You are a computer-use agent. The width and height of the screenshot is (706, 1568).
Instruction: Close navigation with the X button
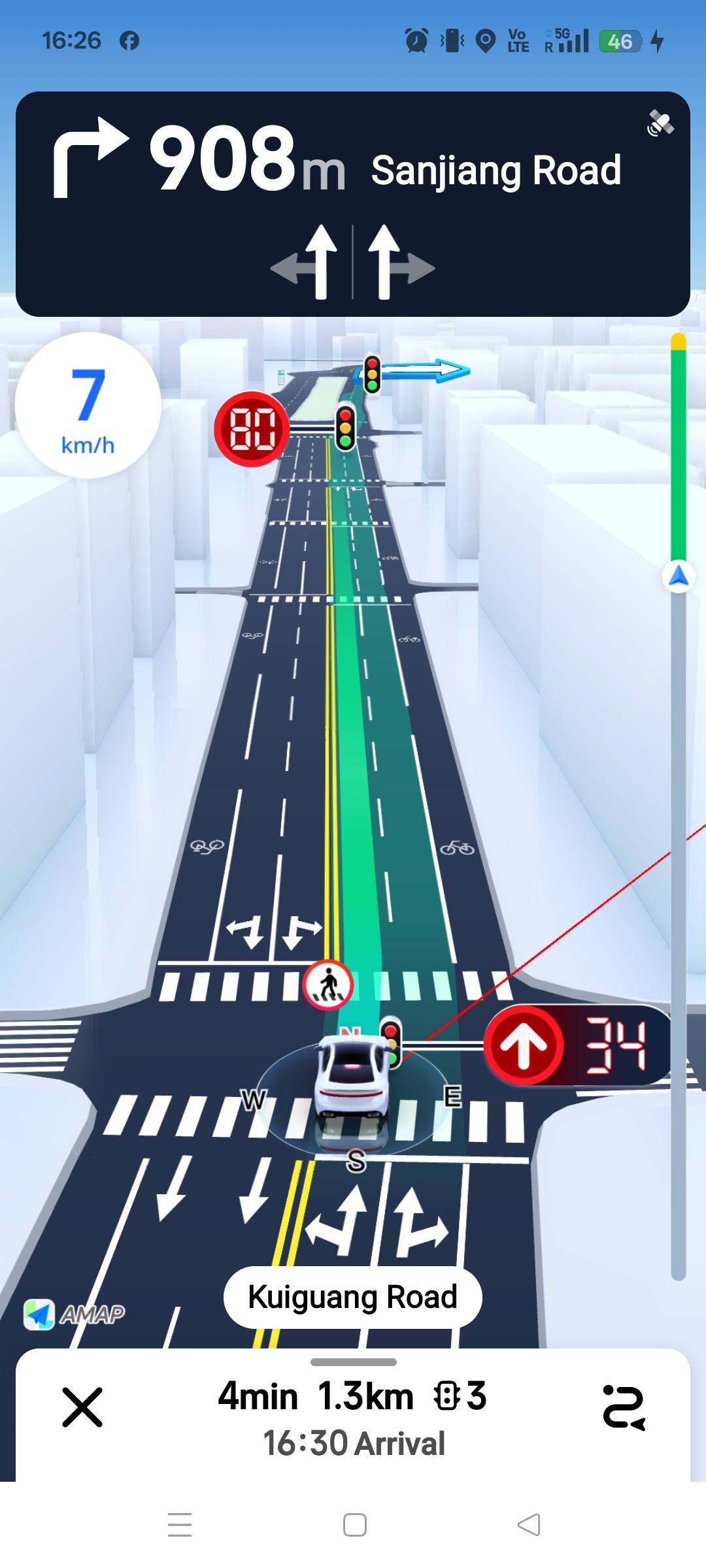pyautogui.click(x=82, y=1407)
